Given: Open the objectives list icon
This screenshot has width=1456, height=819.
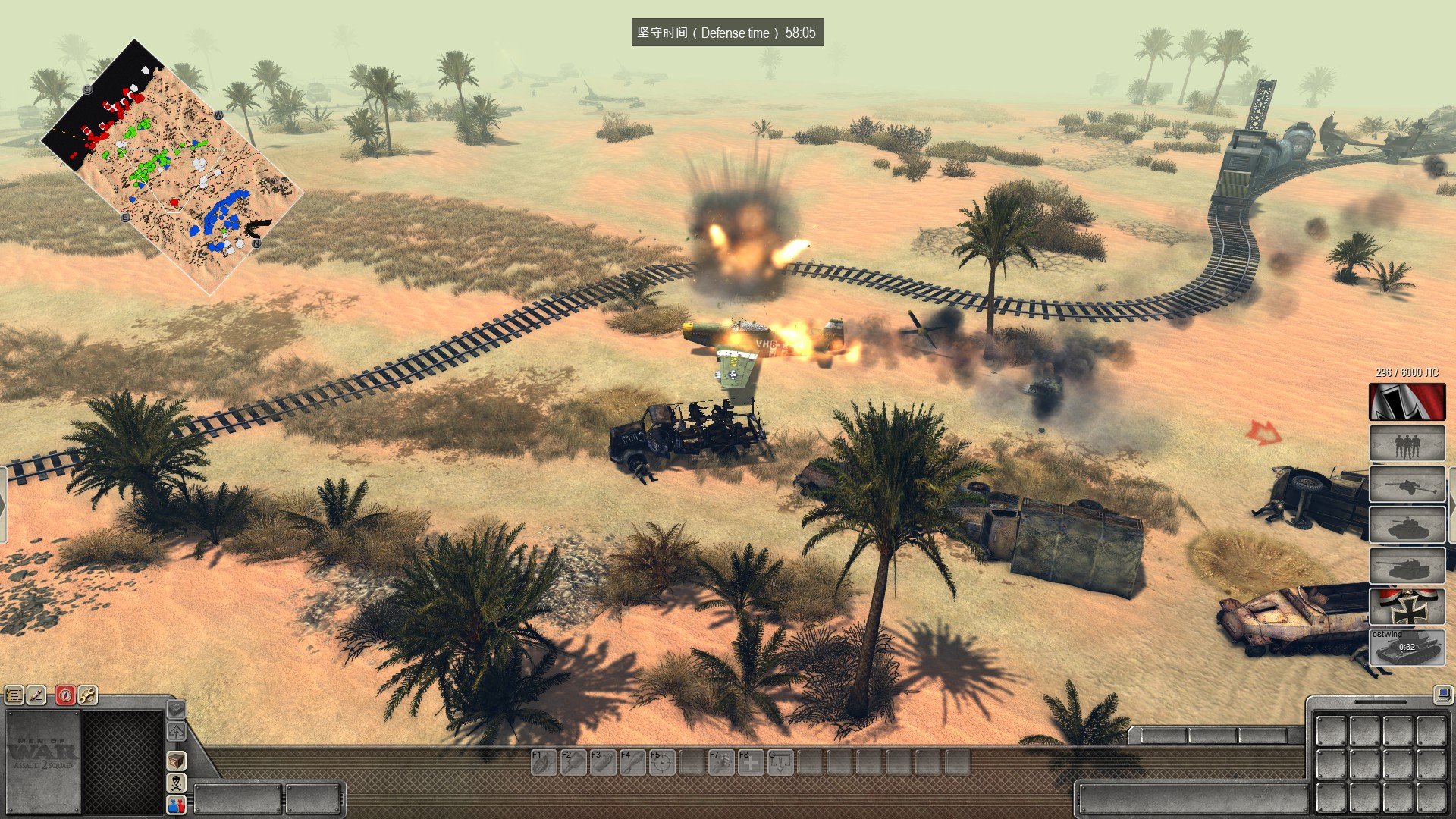Looking at the screenshot, I should 14,695.
